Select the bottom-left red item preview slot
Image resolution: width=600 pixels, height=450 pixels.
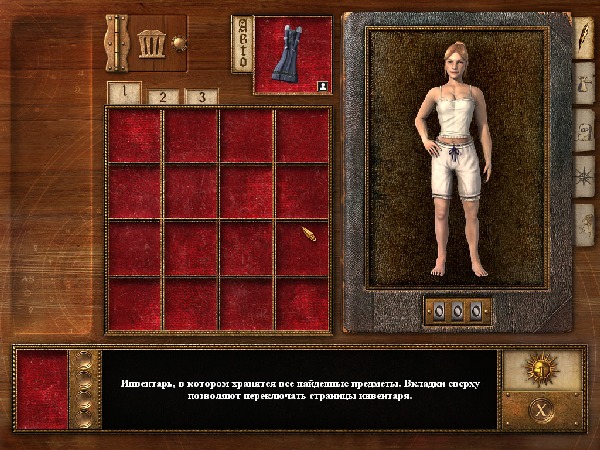click(x=42, y=389)
